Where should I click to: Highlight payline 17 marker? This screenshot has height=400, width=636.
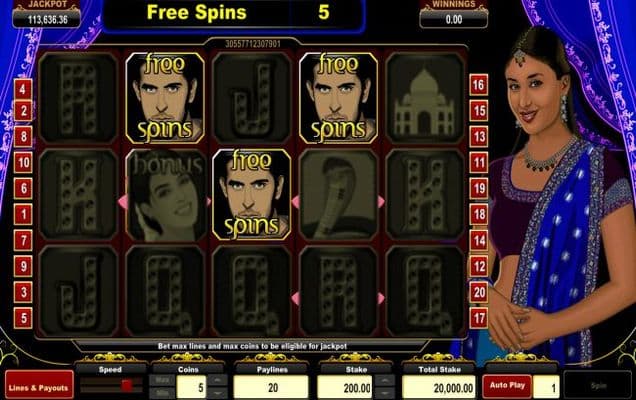pos(479,318)
